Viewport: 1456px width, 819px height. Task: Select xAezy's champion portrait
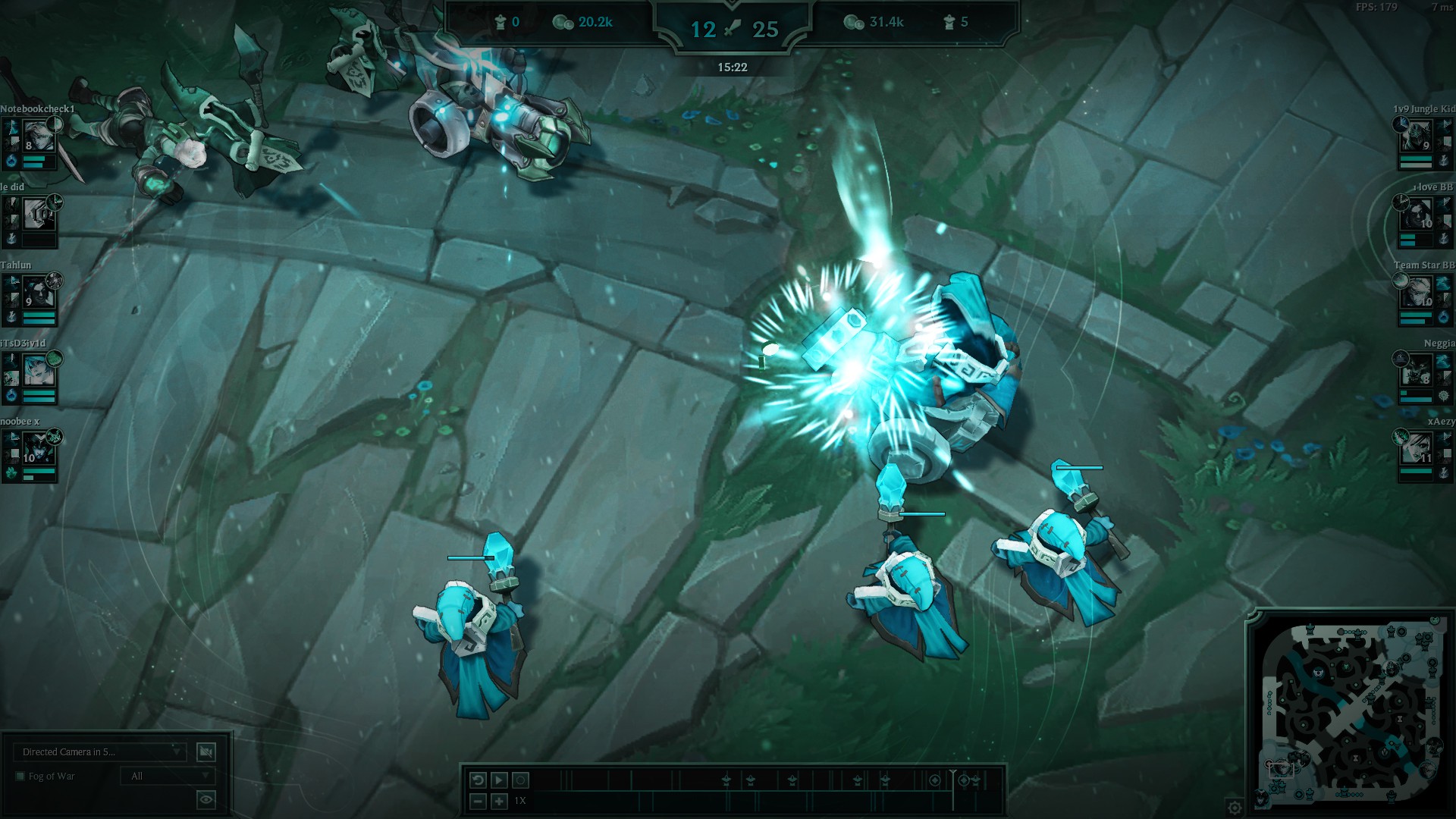point(1417,449)
